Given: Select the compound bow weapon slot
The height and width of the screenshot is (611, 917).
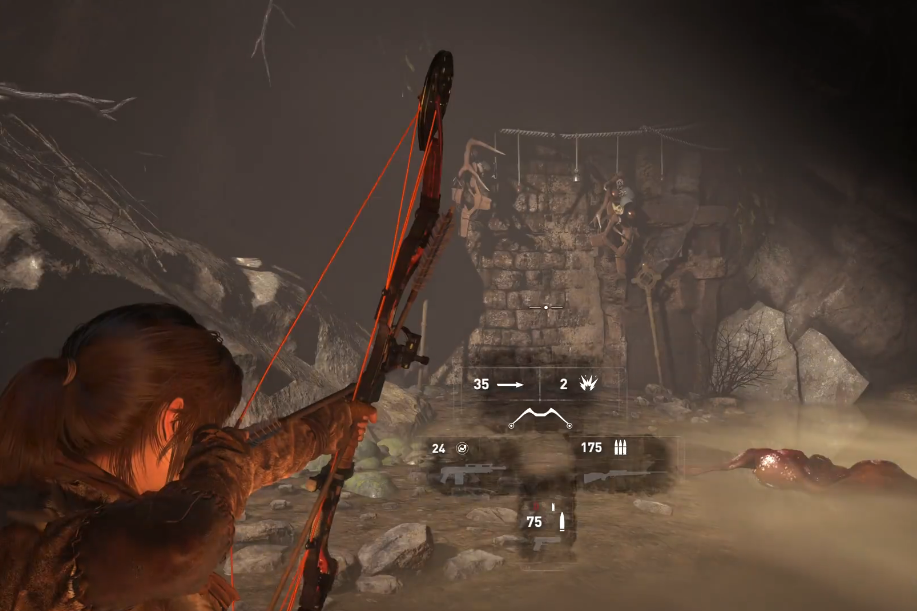Looking at the screenshot, I should (541, 416).
